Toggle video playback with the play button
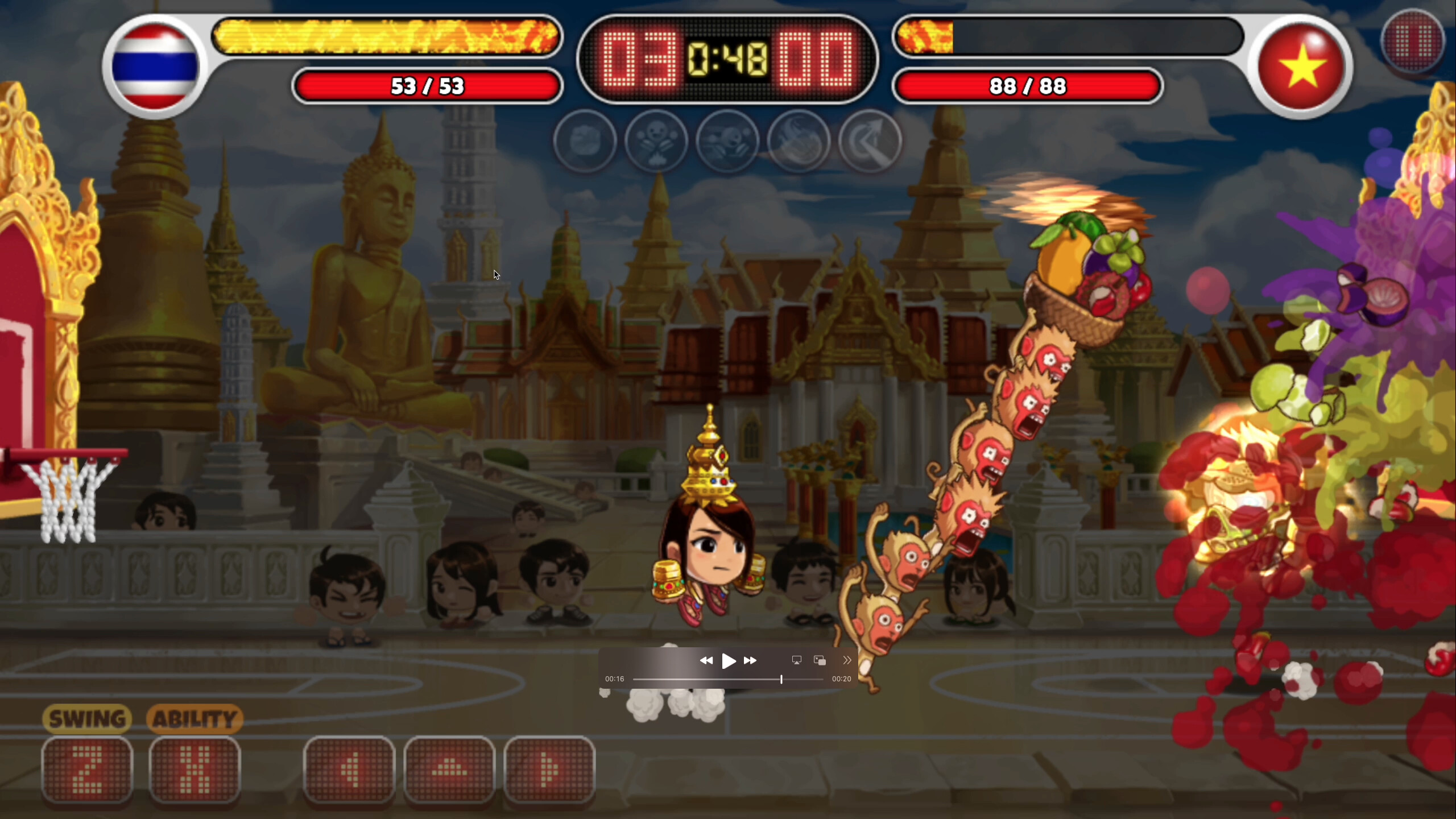Image resolution: width=1456 pixels, height=819 pixels. pos(729,660)
